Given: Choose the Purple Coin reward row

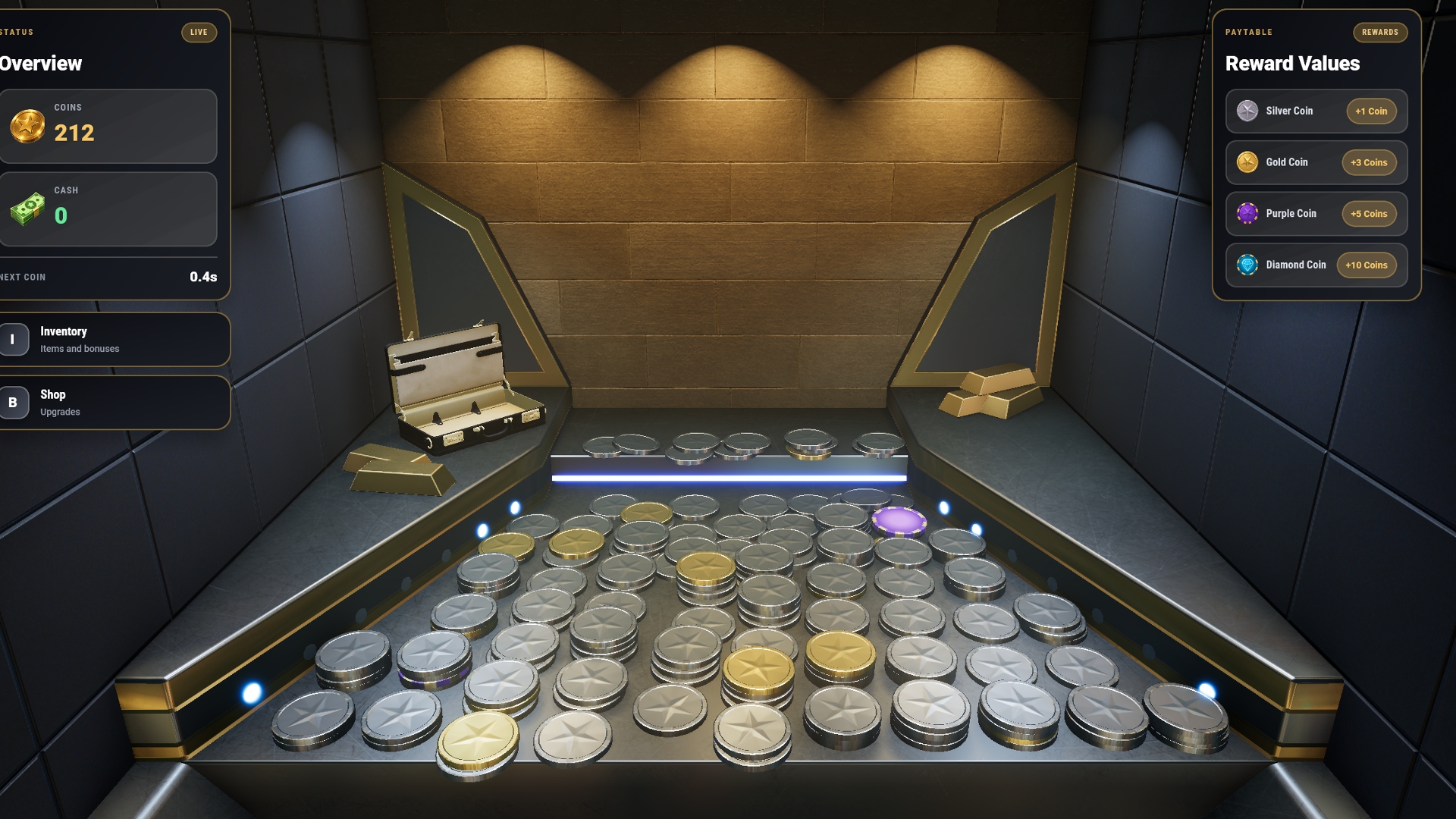Looking at the screenshot, I should (x=1316, y=214).
